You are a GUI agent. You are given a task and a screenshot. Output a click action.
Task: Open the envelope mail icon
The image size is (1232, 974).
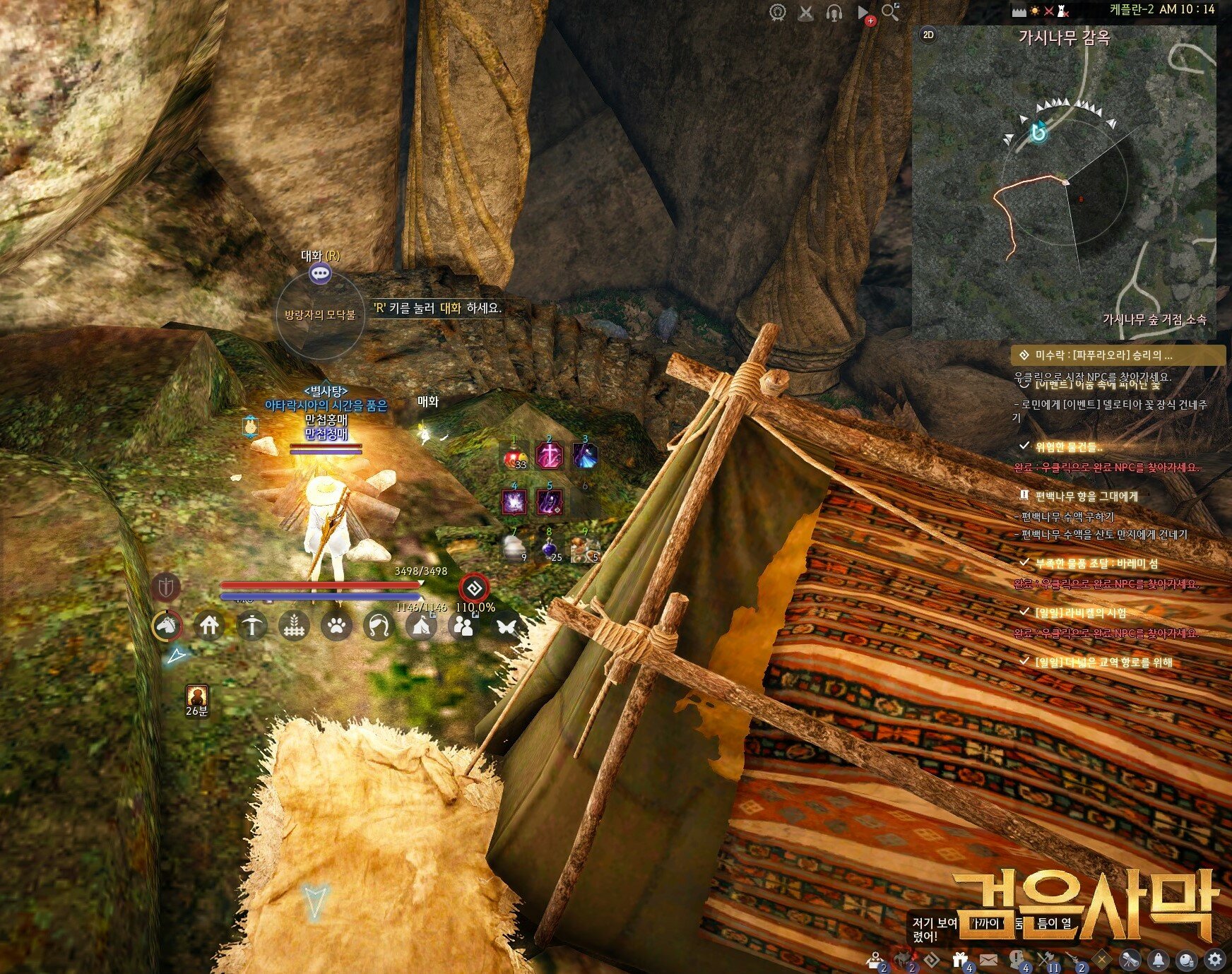[x=988, y=959]
